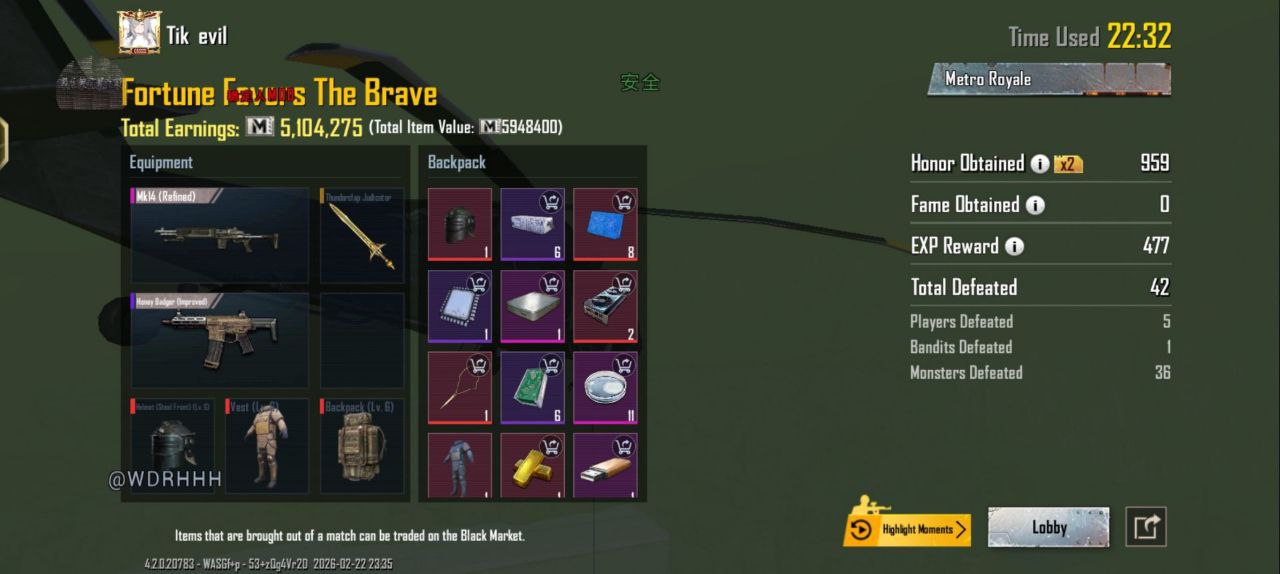Tap the share results icon
This screenshot has height=574, width=1280.
pyautogui.click(x=1146, y=527)
